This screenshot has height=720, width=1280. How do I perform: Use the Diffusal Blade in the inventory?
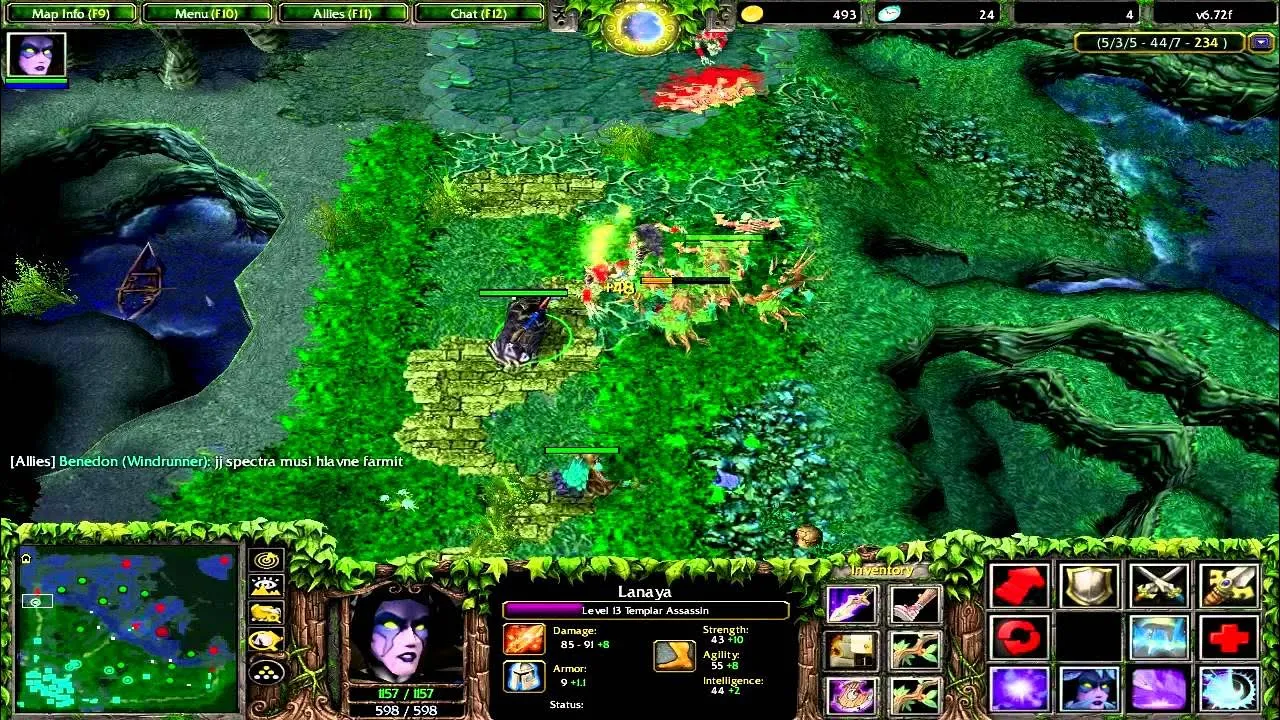[x=851, y=604]
